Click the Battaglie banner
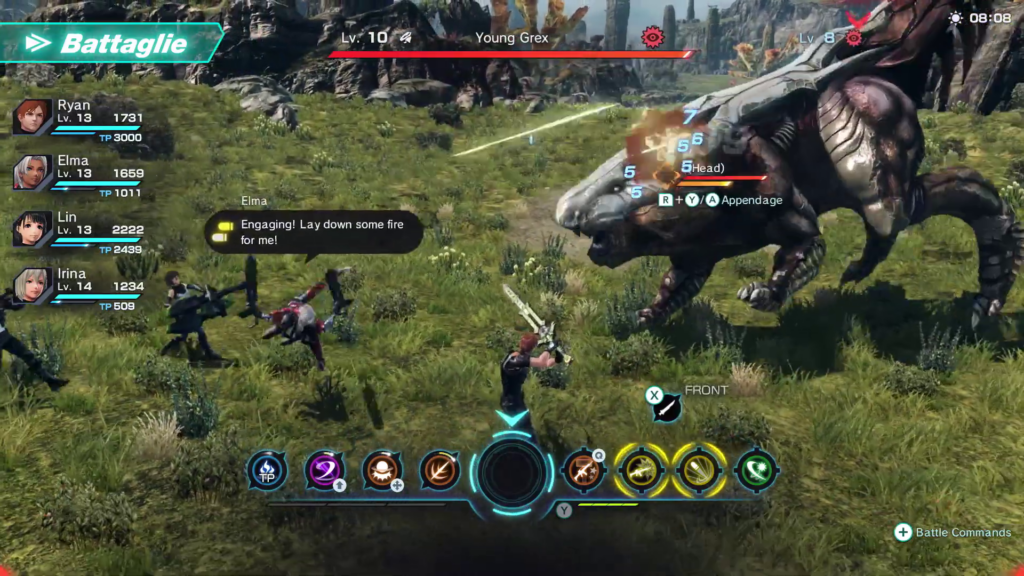Screen dimensions: 1024x576 [x=112, y=44]
